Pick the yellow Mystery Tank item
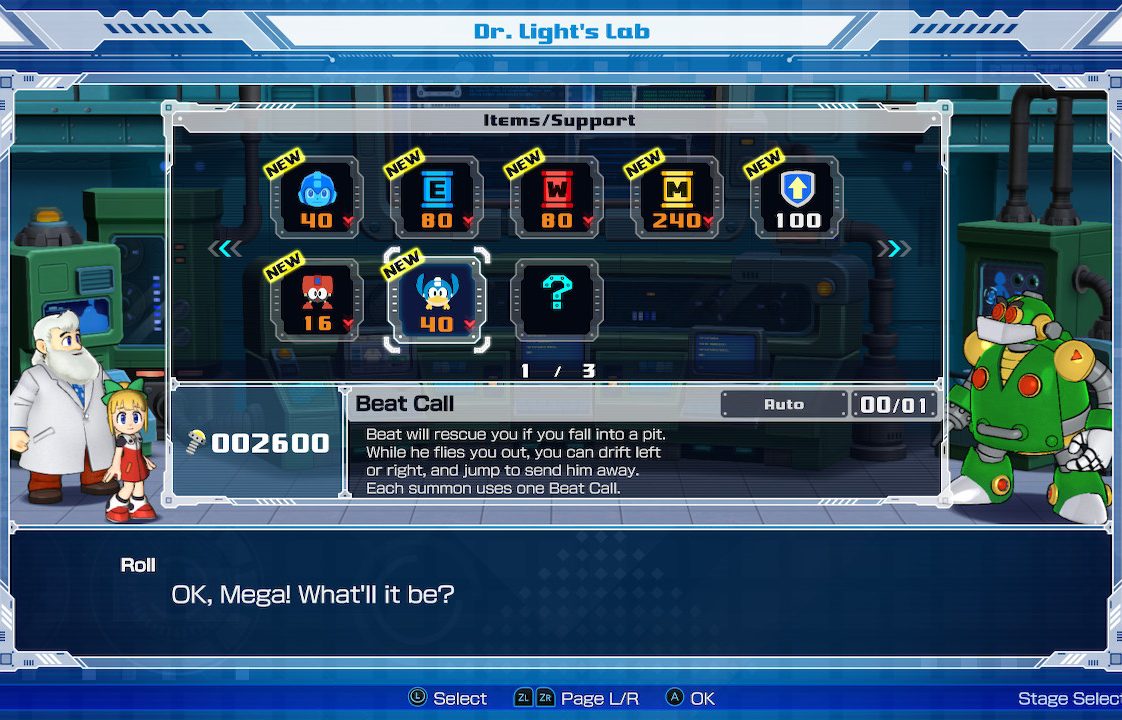1122x720 pixels. (x=677, y=197)
